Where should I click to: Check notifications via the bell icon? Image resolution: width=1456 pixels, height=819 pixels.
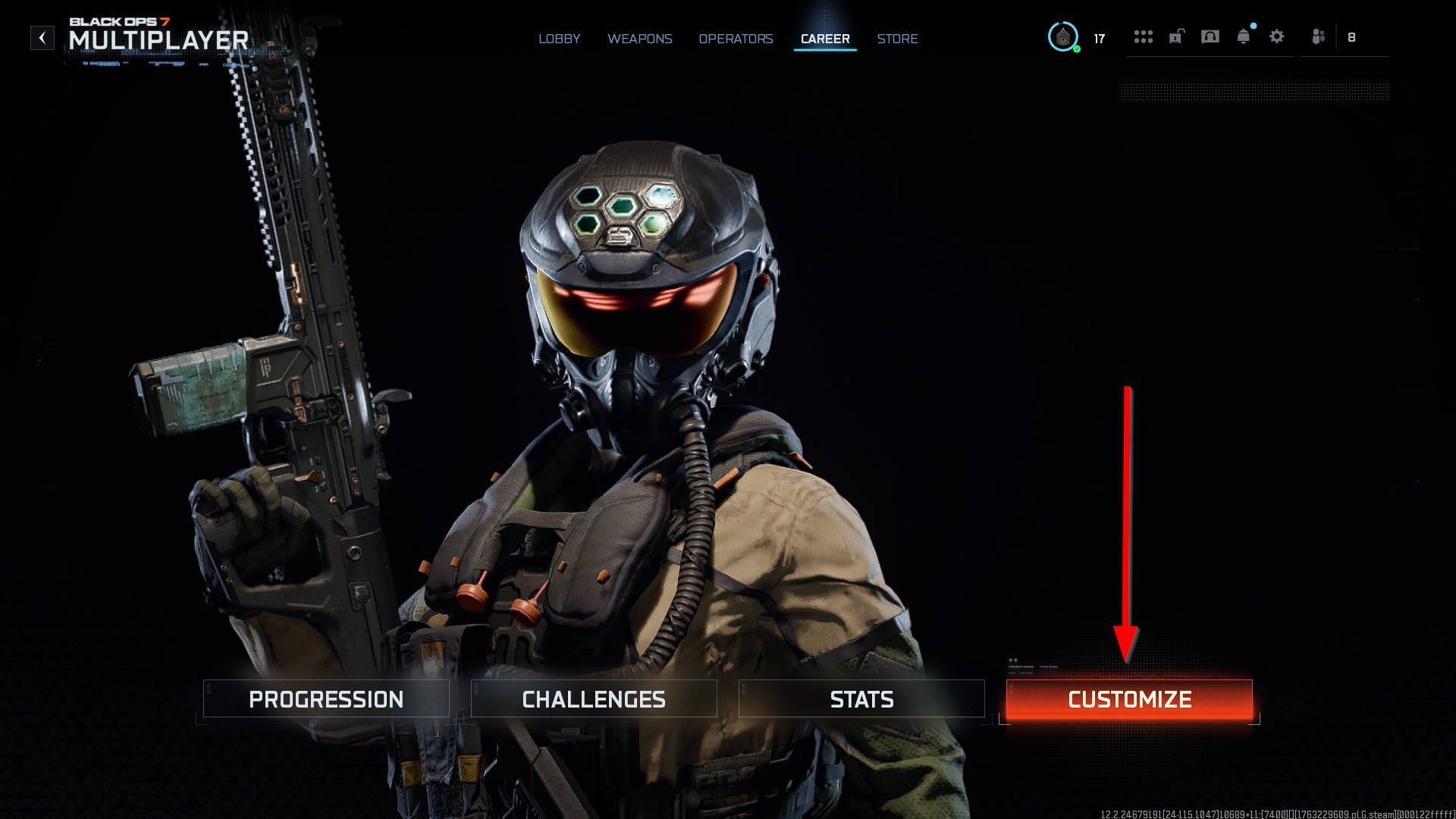1244,36
